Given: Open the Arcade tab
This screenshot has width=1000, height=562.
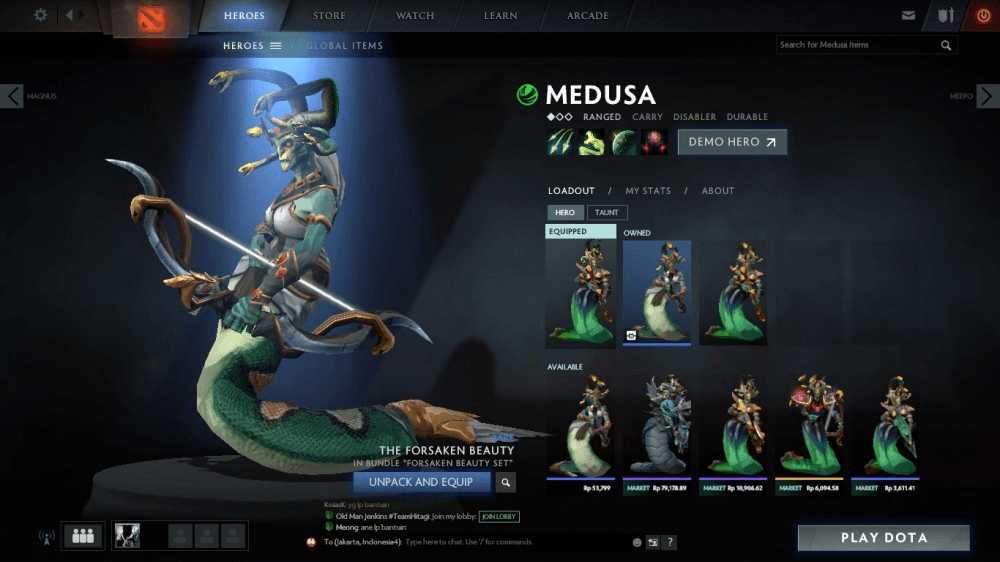Looking at the screenshot, I should (588, 16).
